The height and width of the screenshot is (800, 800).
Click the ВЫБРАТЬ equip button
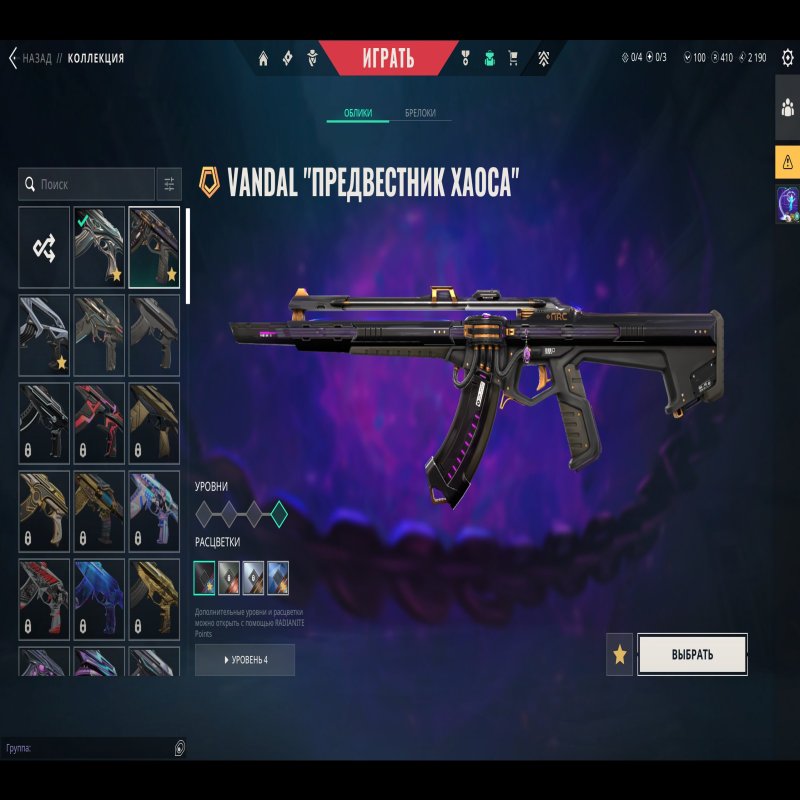coord(692,655)
